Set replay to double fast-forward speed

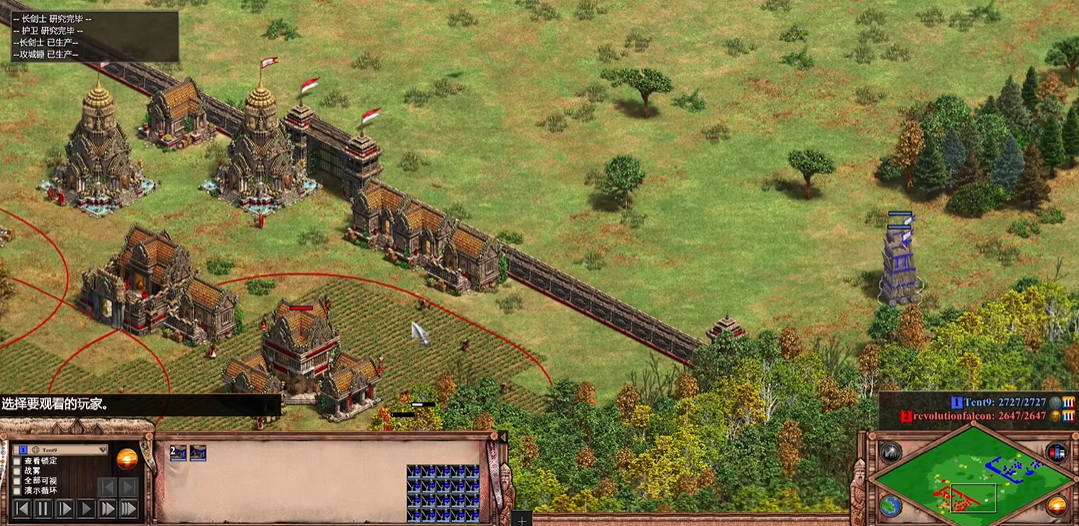click(x=106, y=509)
